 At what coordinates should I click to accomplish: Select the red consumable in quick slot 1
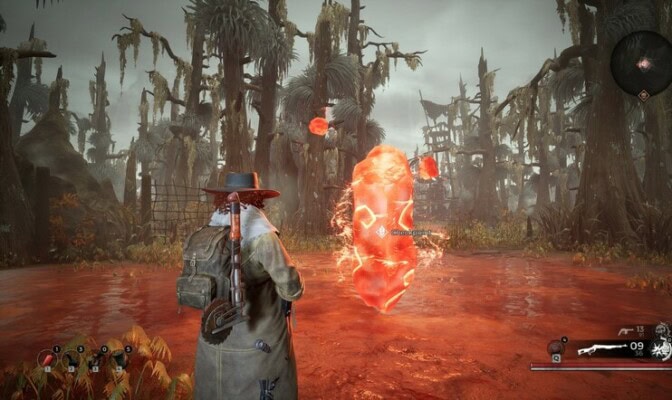47,358
